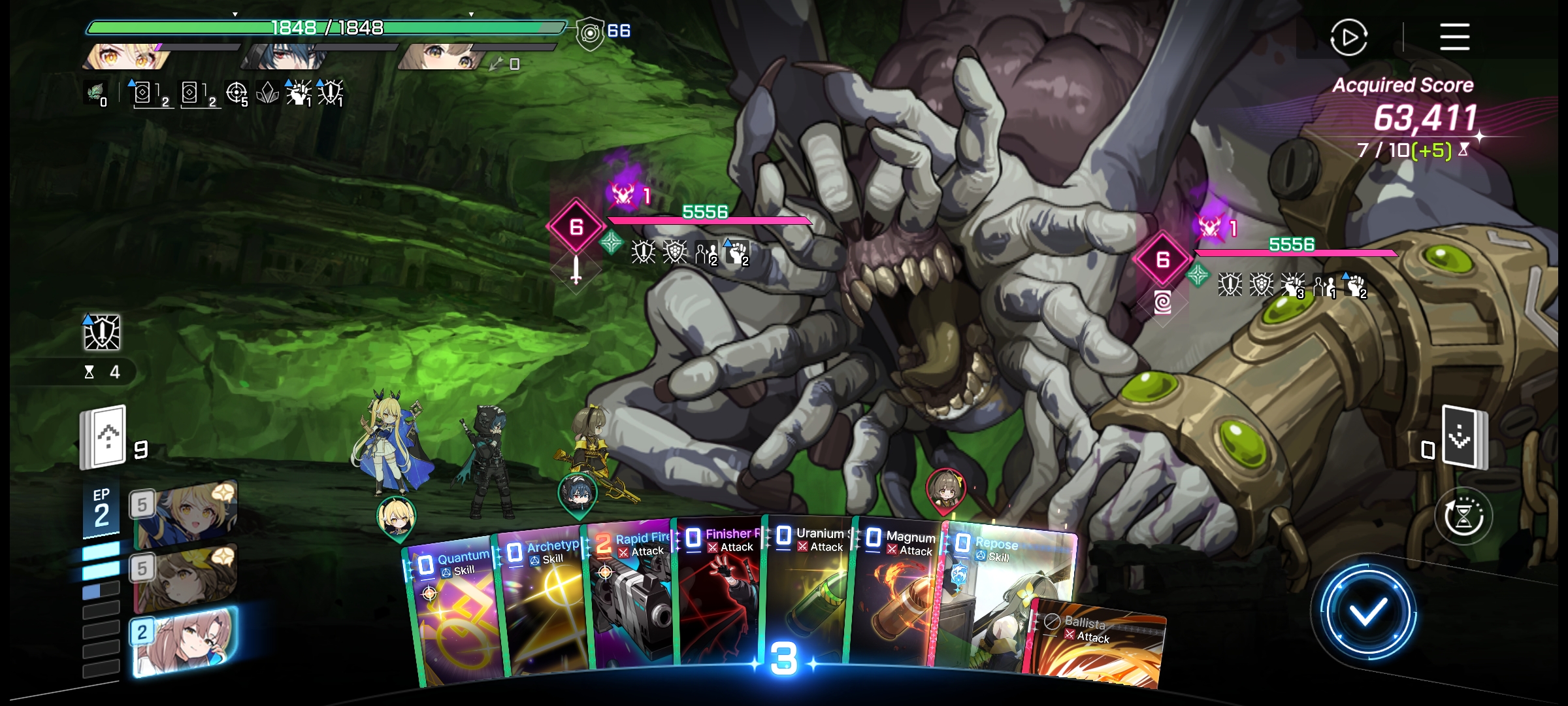Confirm end turn with the checkmark button
This screenshot has width=1568, height=706.
(x=1367, y=612)
